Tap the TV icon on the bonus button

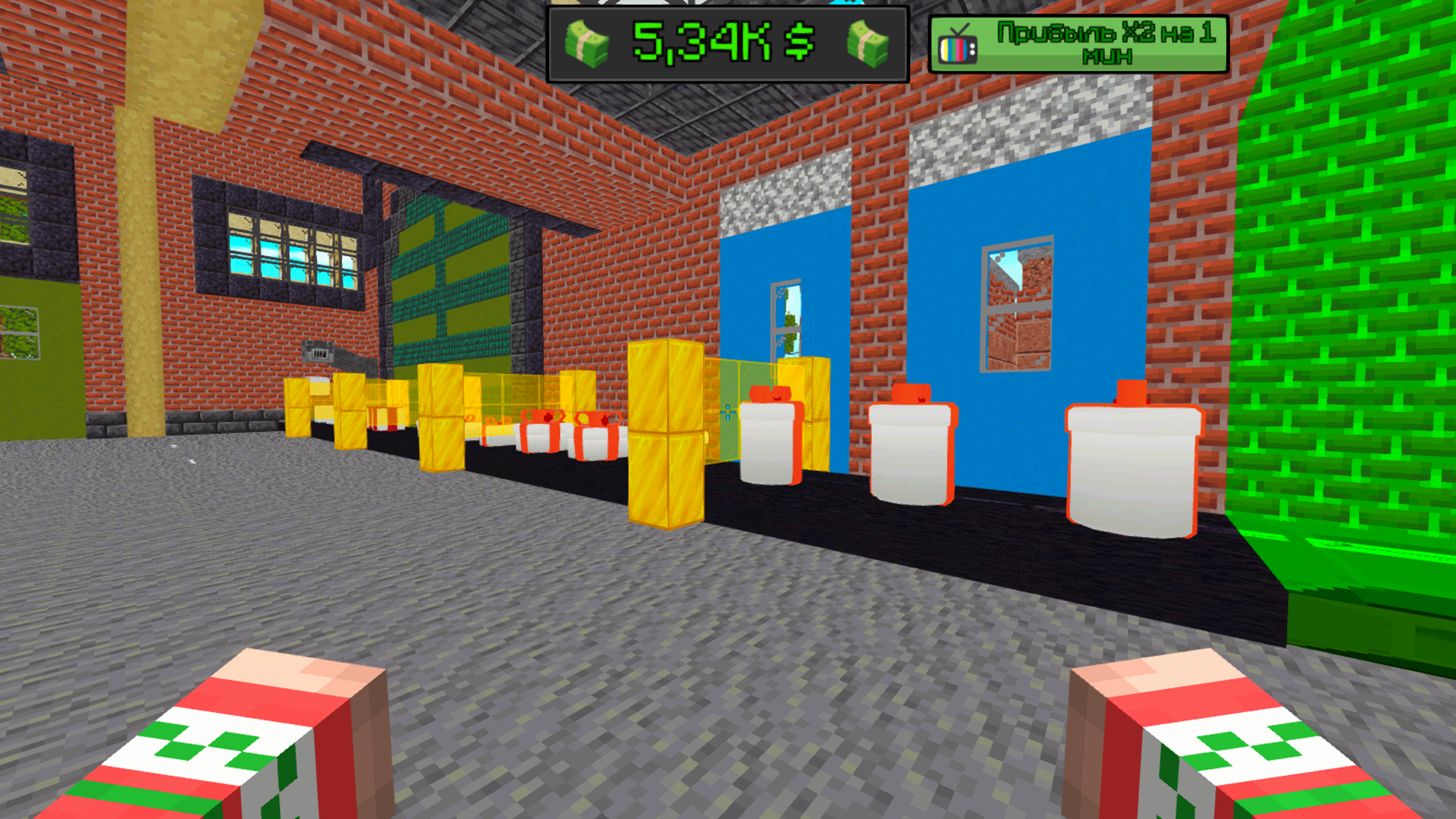[959, 45]
